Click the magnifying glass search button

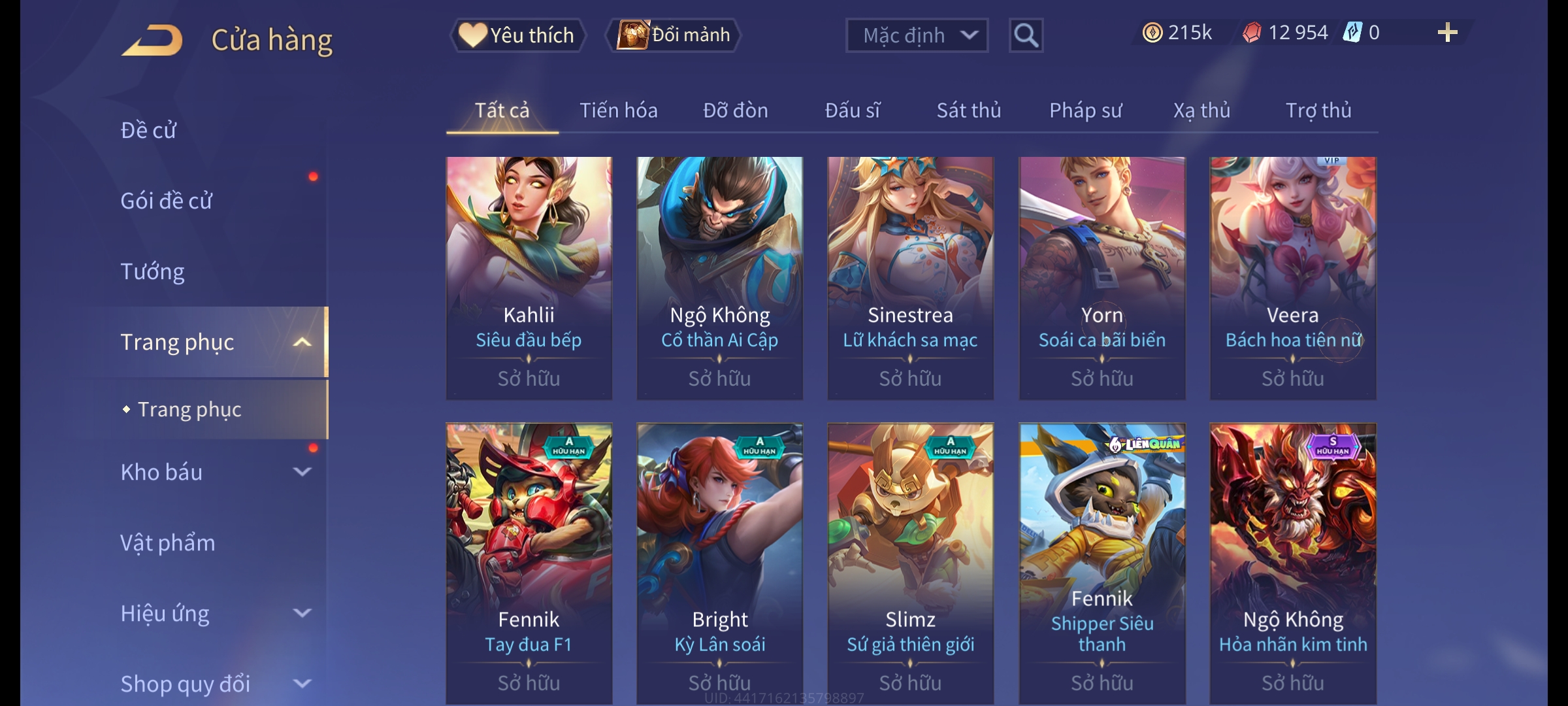[x=1026, y=35]
